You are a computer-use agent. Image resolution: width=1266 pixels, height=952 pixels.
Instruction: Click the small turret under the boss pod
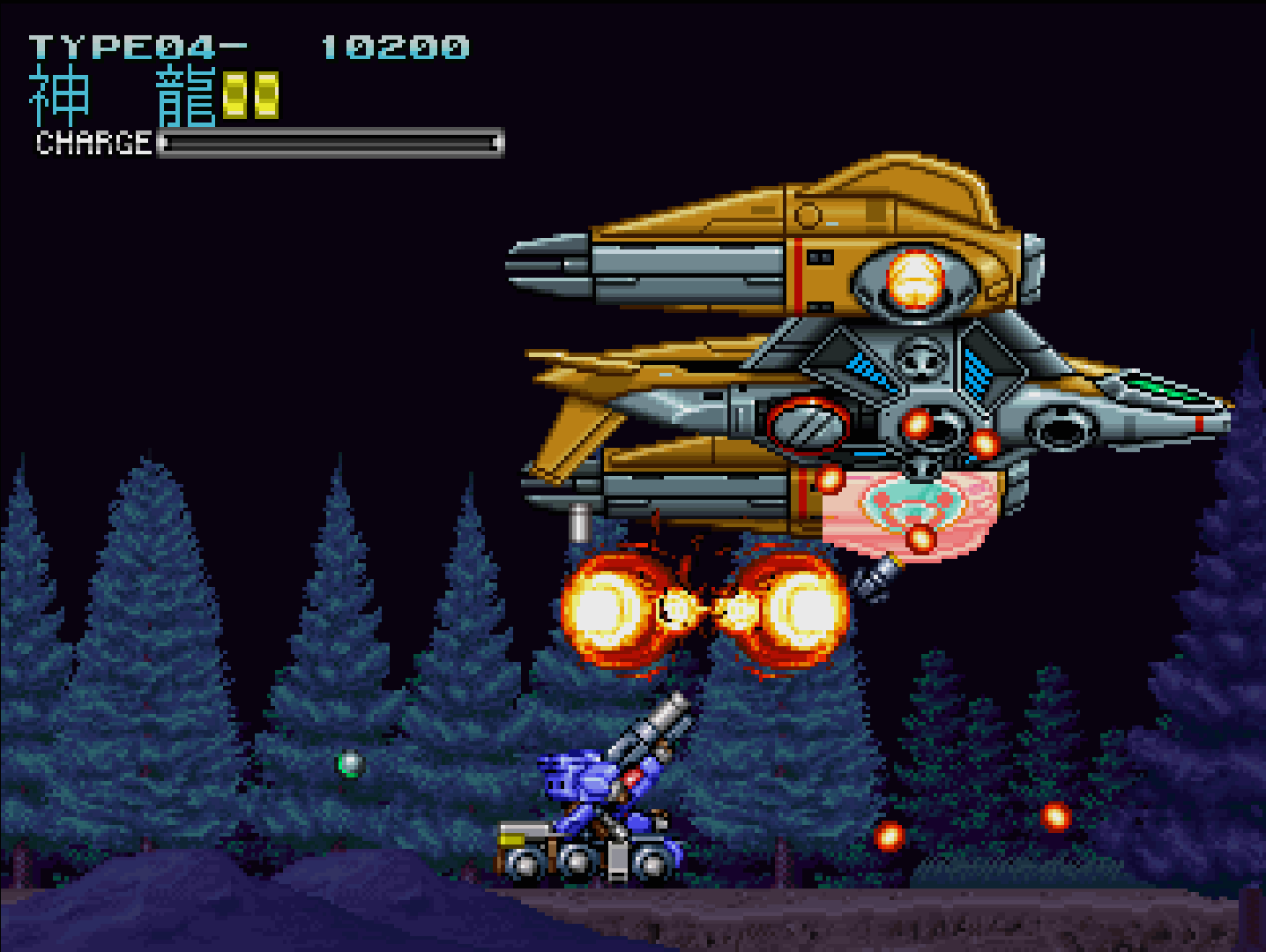(x=873, y=577)
